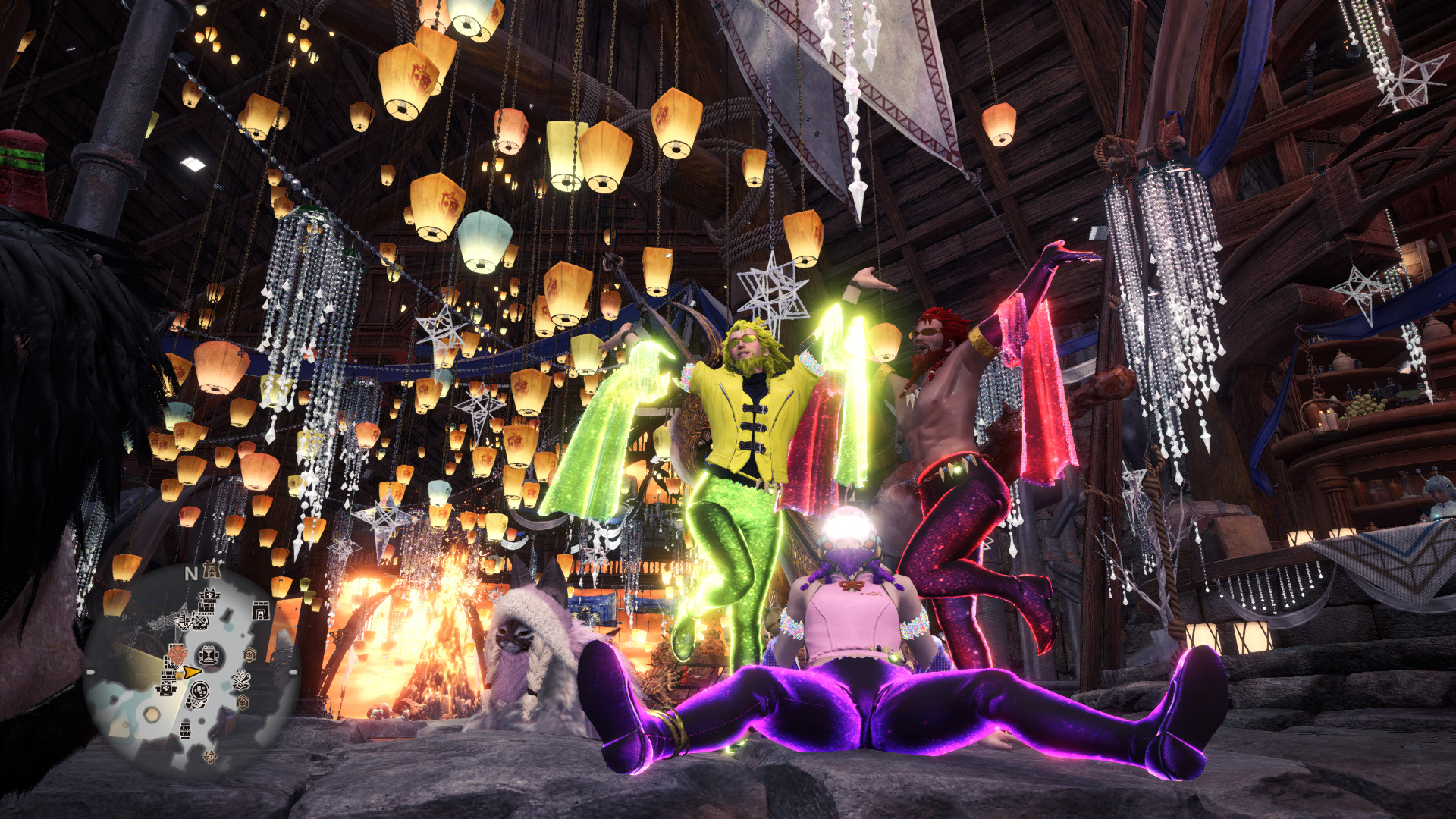Click the crossed bones marker on minimap
This screenshot has height=819, width=1456.
click(241, 679)
